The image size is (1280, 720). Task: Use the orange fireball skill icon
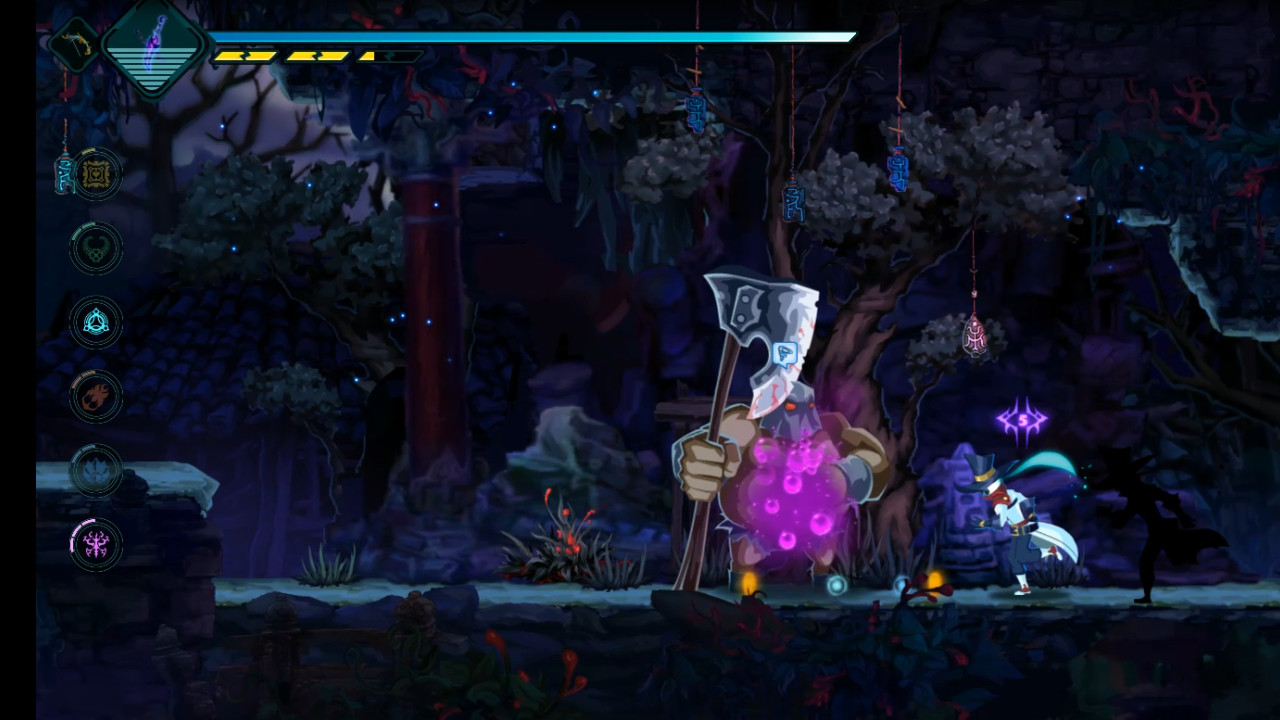[97, 396]
